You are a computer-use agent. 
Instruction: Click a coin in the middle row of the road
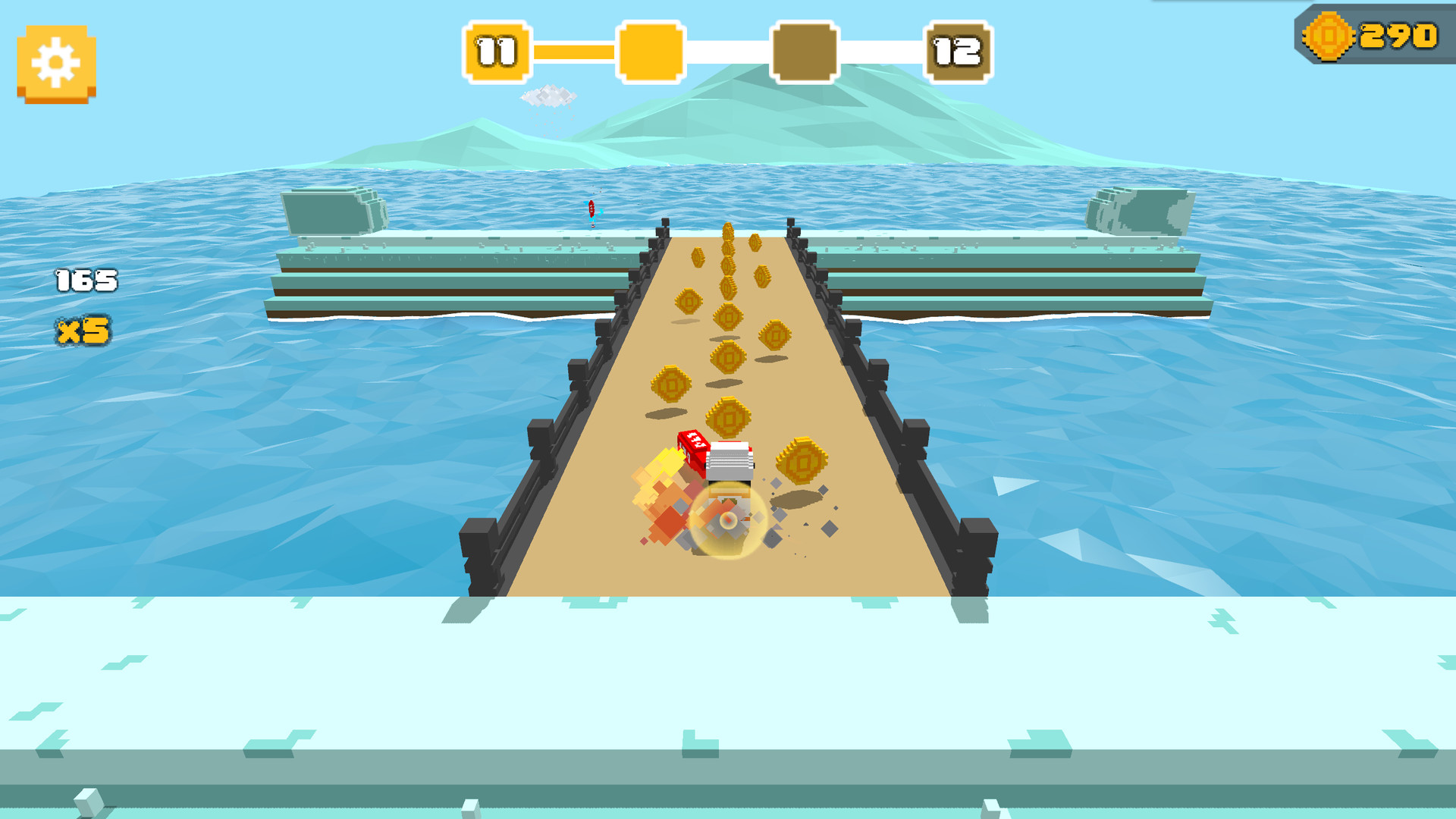coord(728,353)
